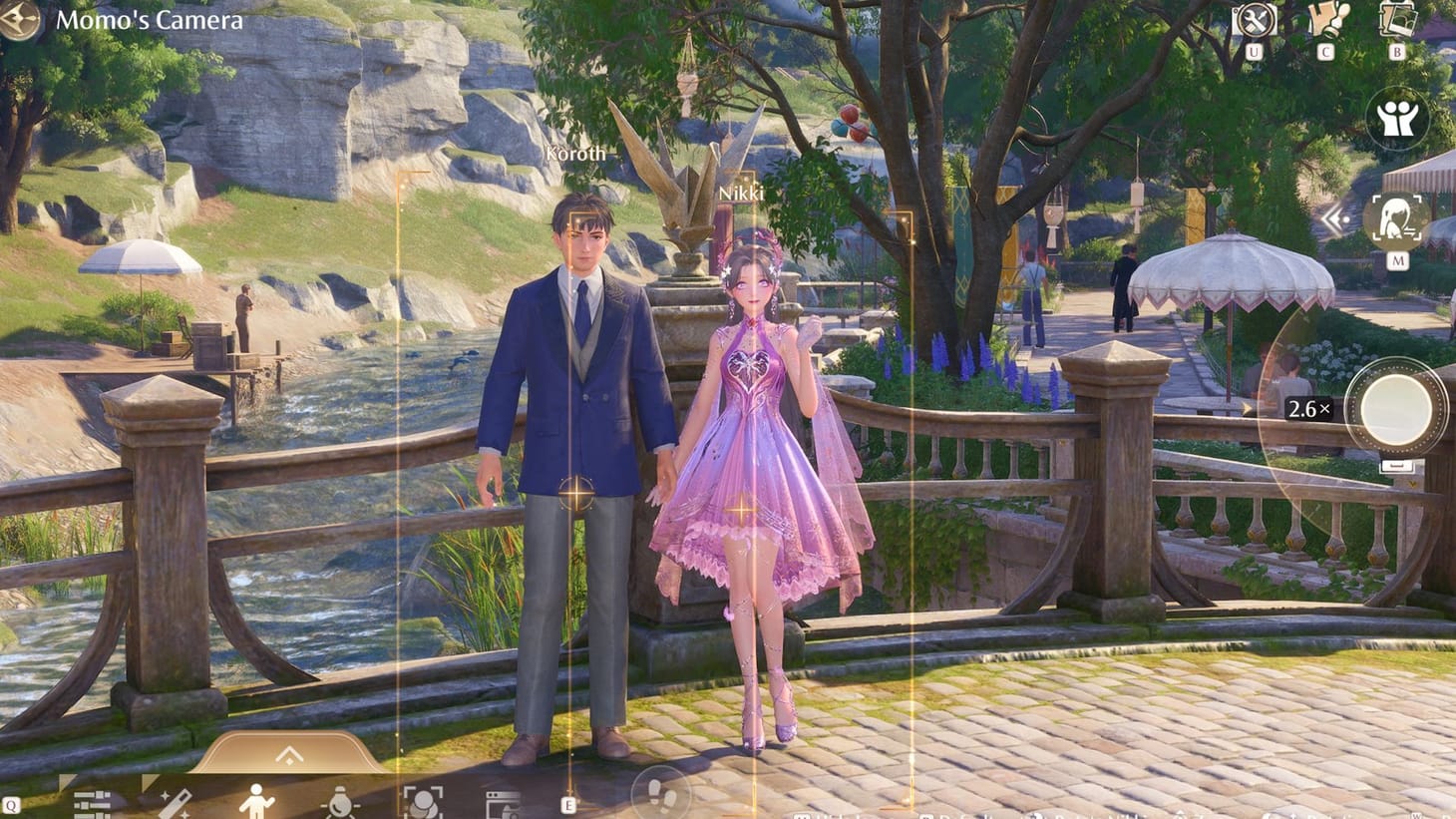Screen dimensions: 1456x819
Task: Click the capture mode icon below the shutter
Action: click(x=1398, y=466)
